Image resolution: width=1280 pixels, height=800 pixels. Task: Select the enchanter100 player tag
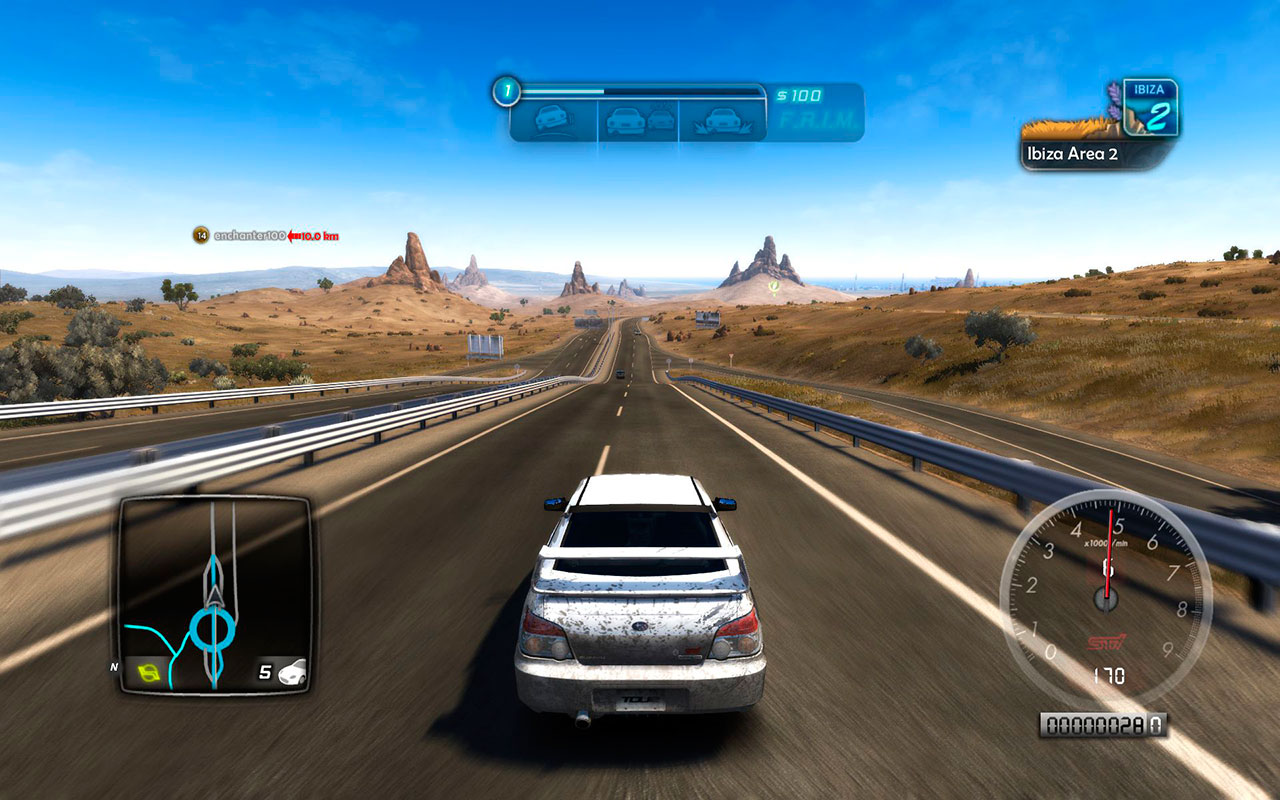(x=250, y=236)
